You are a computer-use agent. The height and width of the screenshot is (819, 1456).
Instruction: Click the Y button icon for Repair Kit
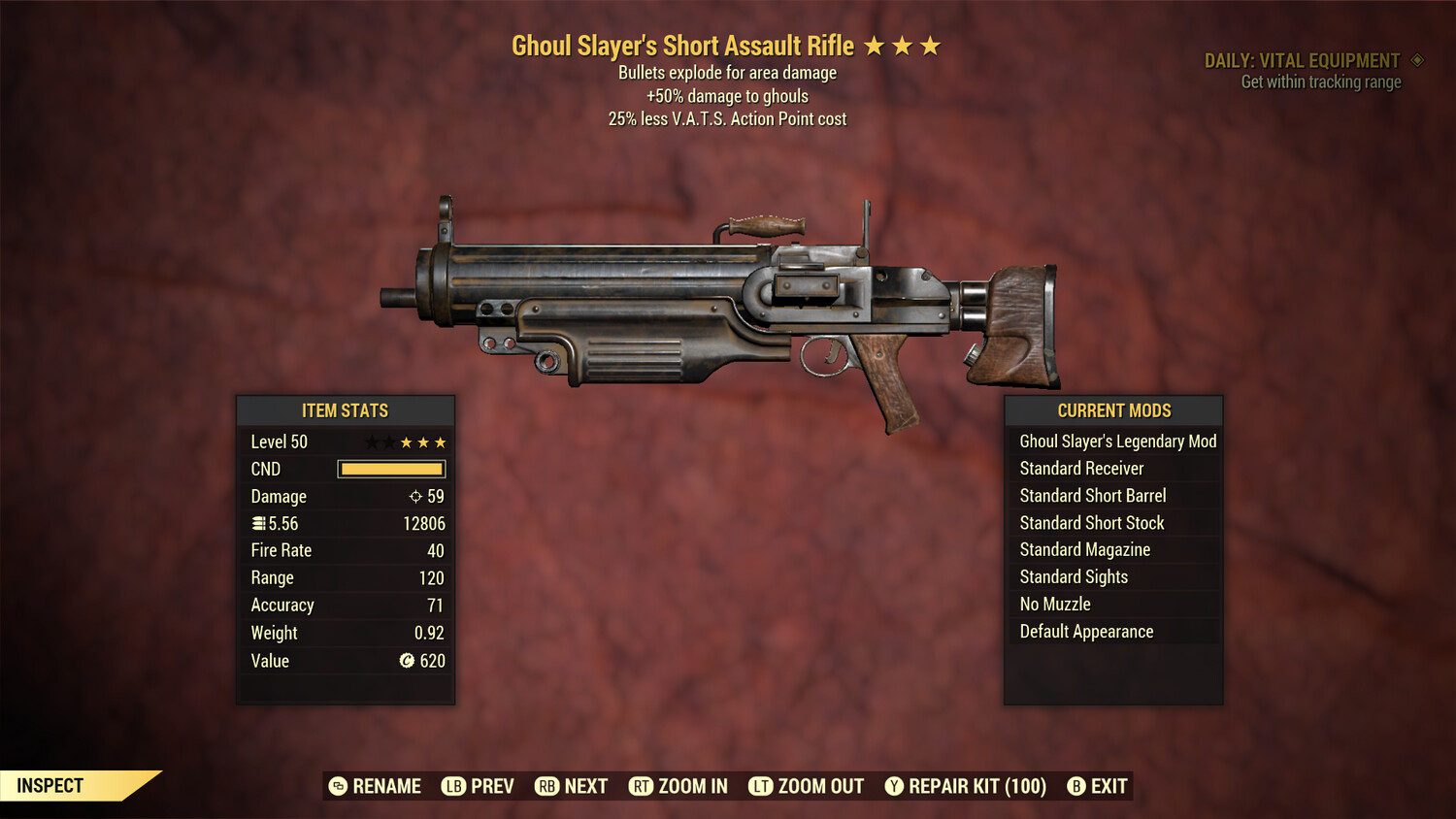click(x=894, y=786)
